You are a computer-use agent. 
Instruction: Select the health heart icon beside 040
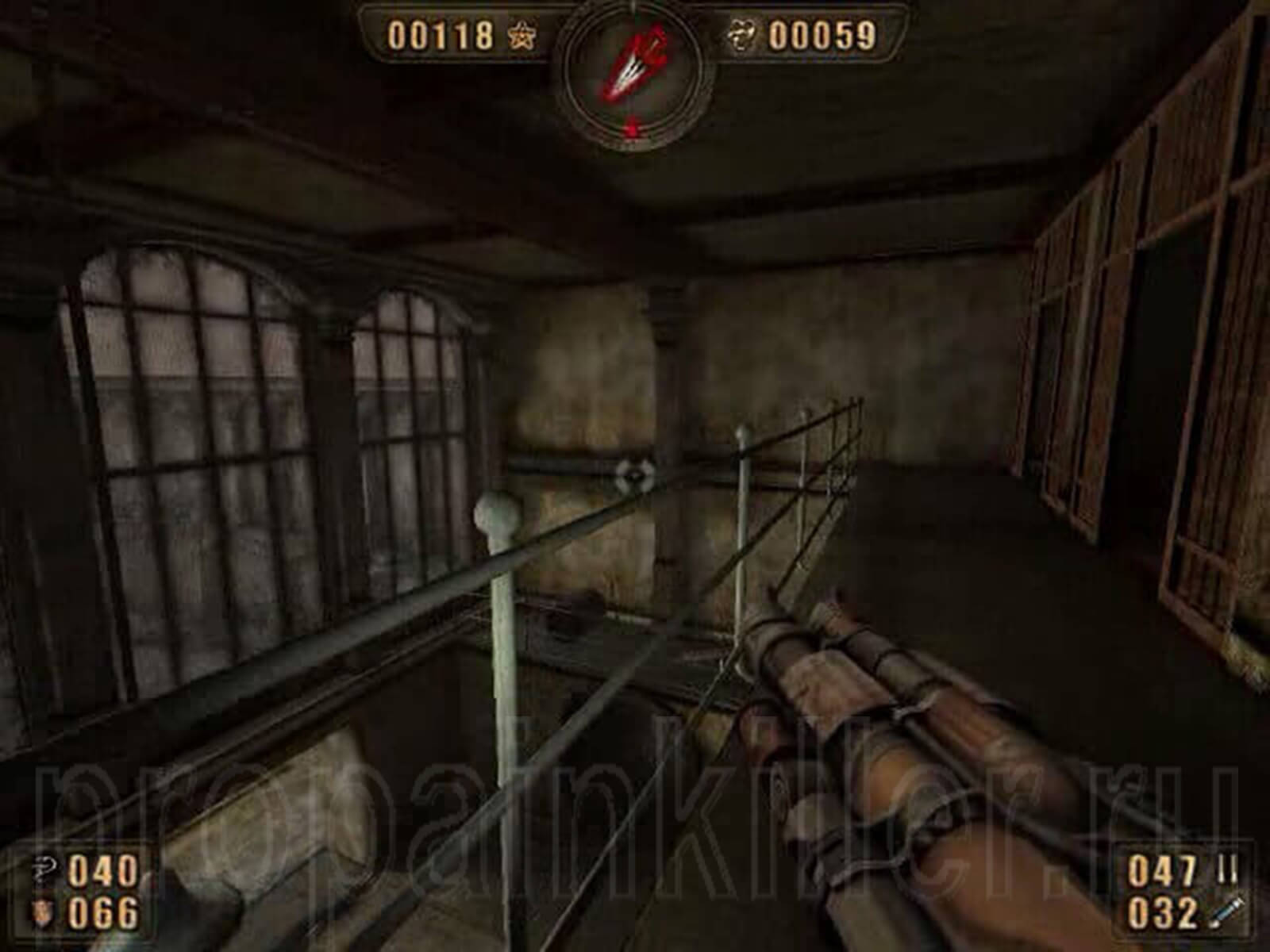pos(44,870)
